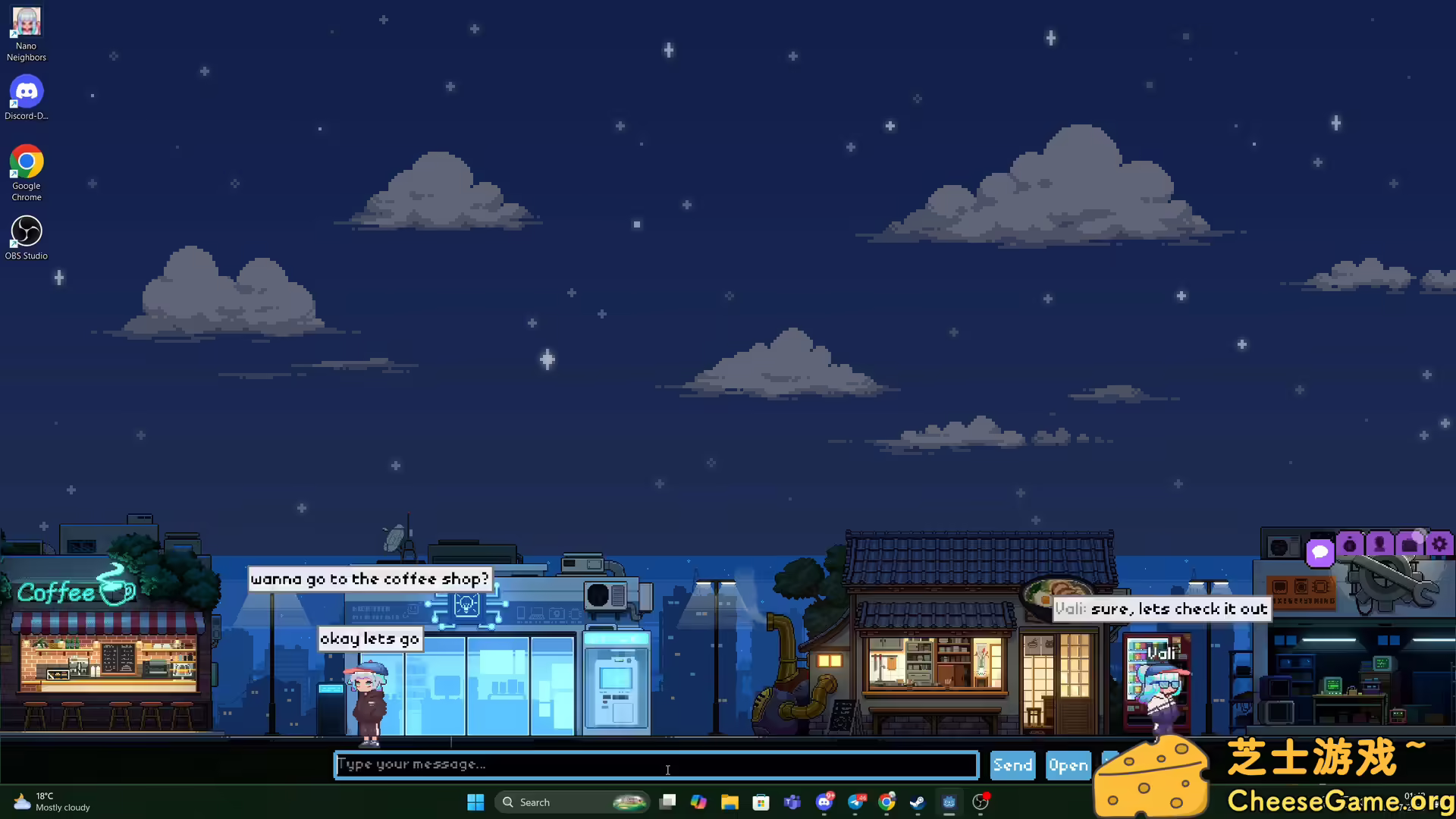Open Microsoft Teams from the taskbar
The width and height of the screenshot is (1456, 819).
792,802
